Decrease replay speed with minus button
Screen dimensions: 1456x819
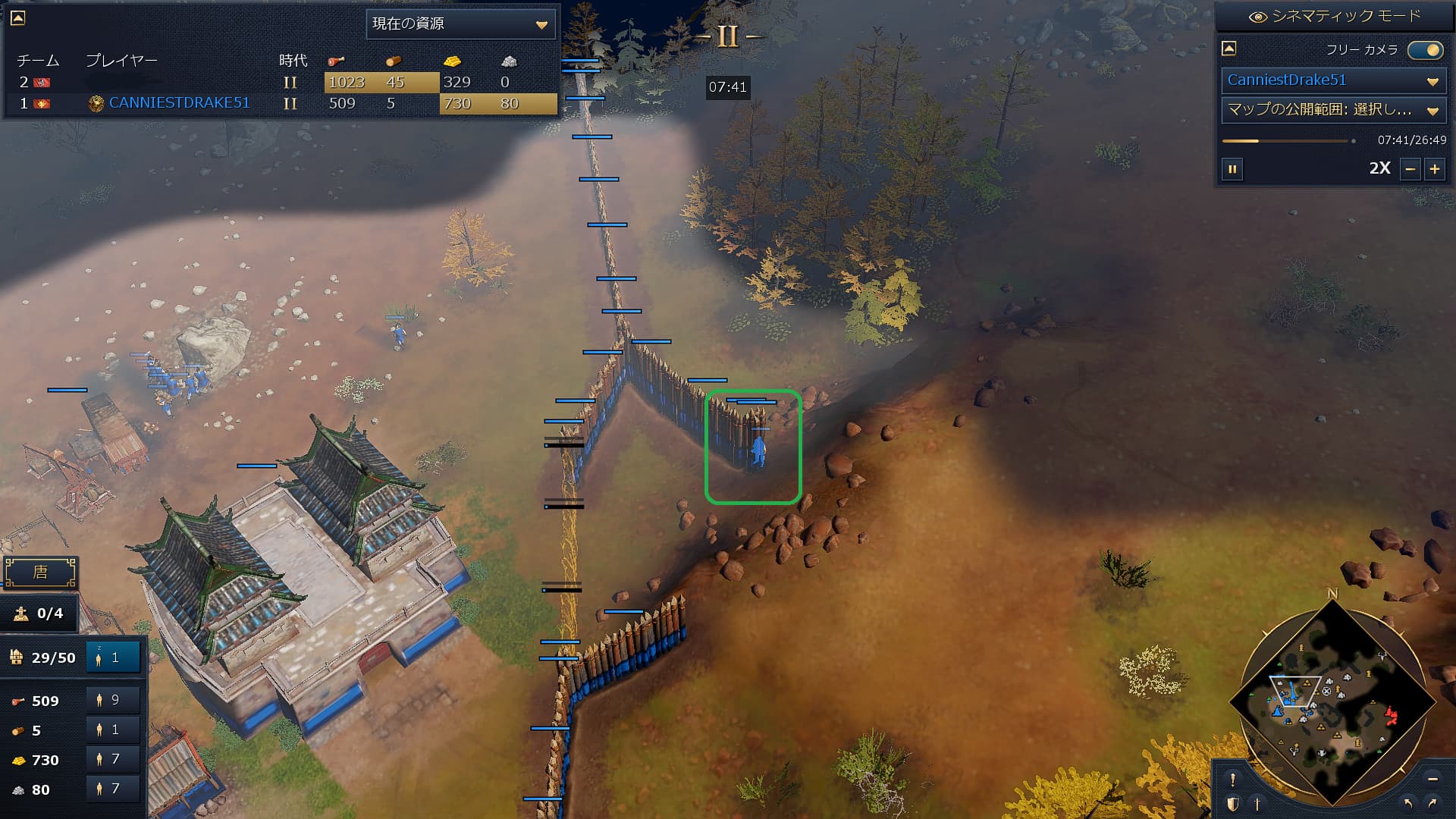point(1410,169)
